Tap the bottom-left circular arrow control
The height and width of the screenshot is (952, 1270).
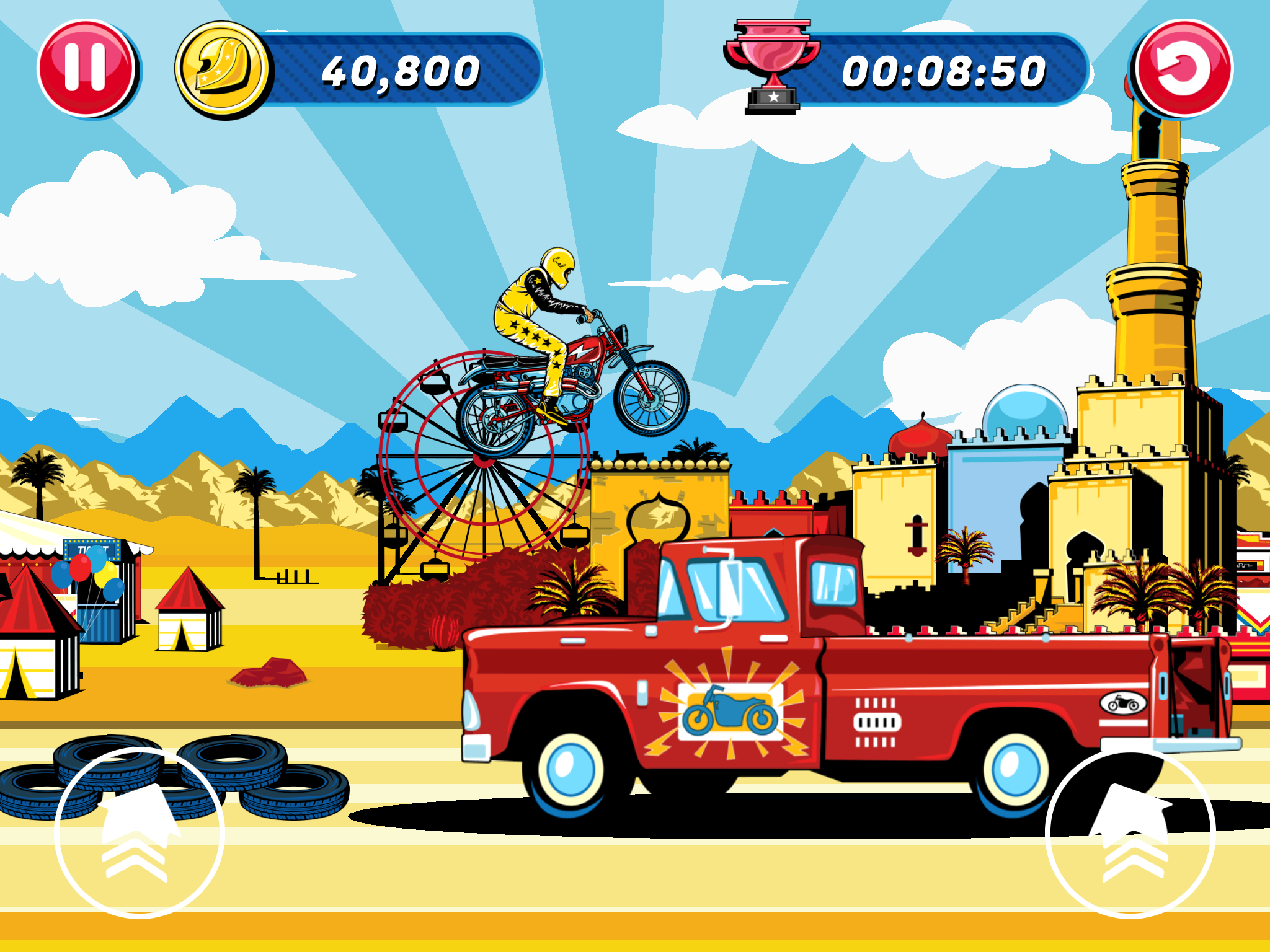pyautogui.click(x=140, y=832)
